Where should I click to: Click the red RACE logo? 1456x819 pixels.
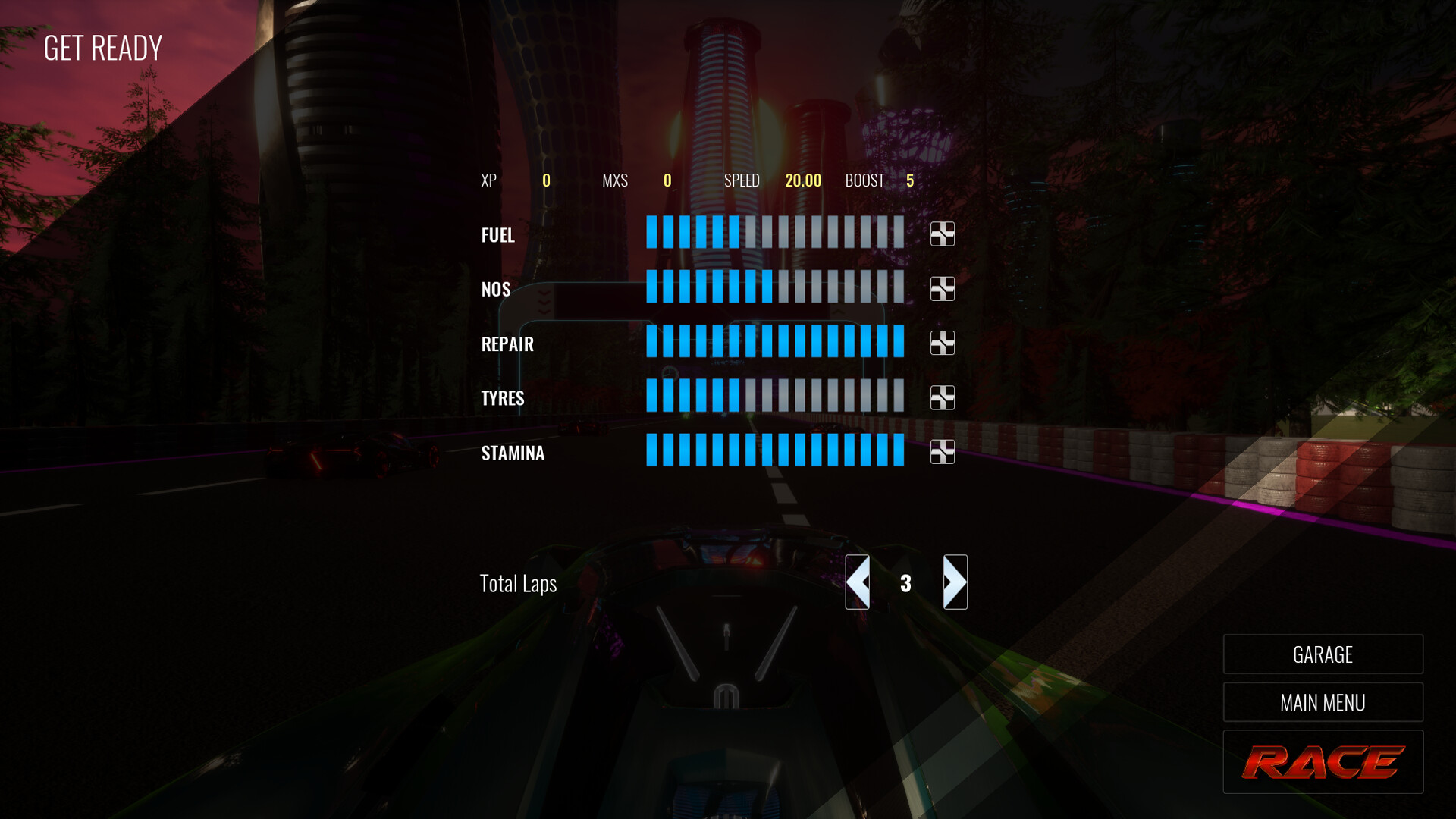point(1323,761)
